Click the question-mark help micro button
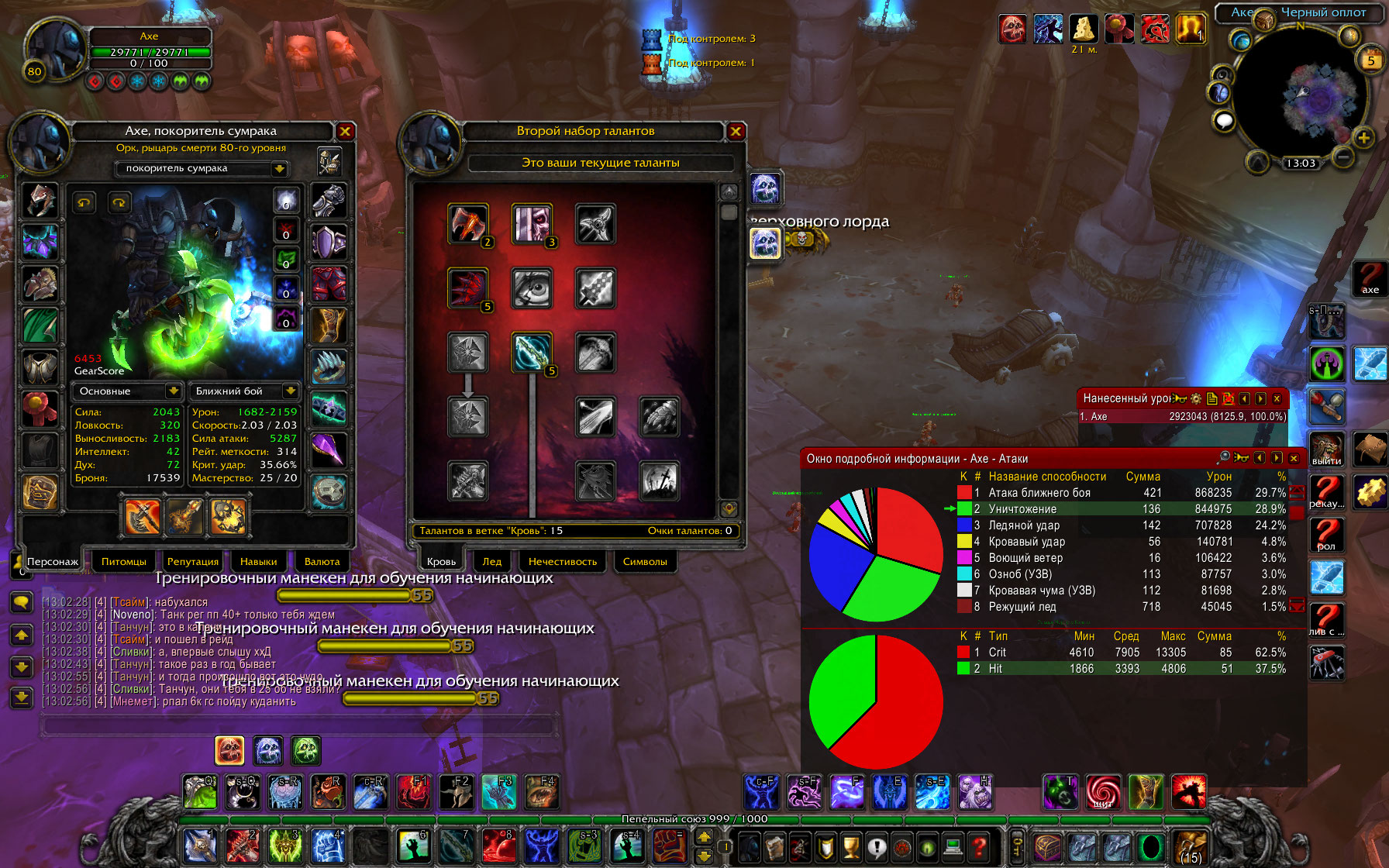This screenshot has width=1389, height=868. click(980, 847)
